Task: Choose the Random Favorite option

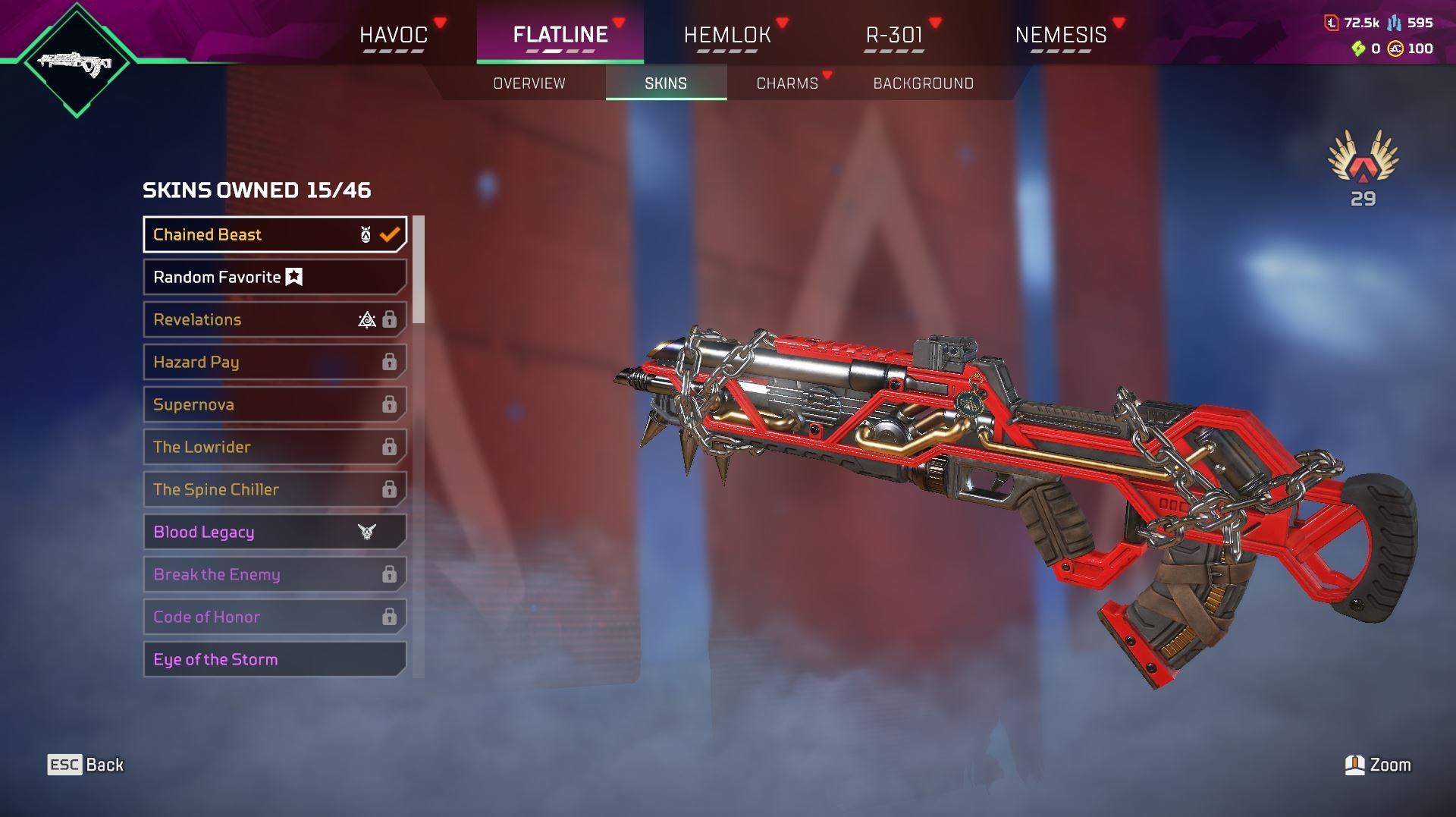Action: (275, 277)
